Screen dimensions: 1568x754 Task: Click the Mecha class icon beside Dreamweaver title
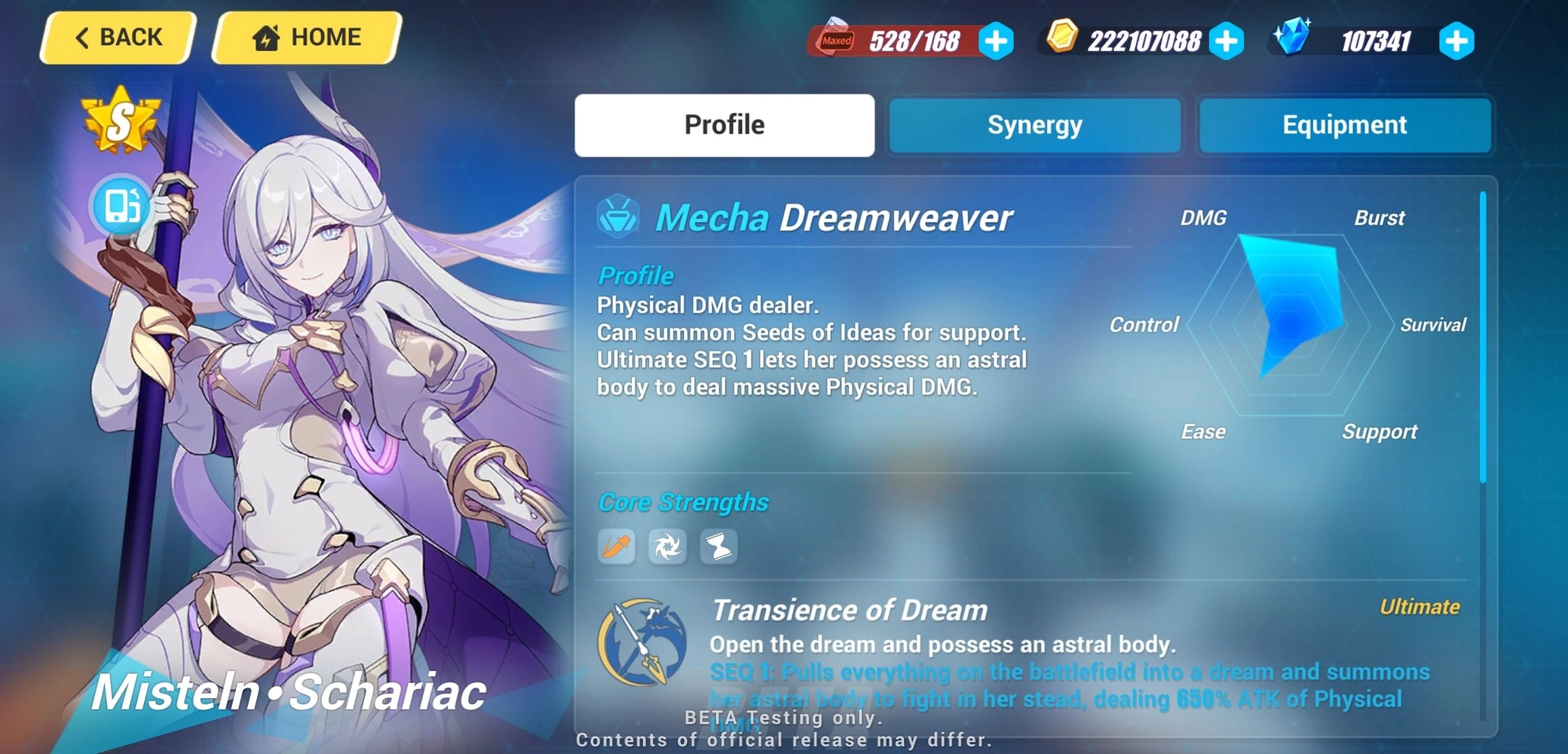coord(620,216)
